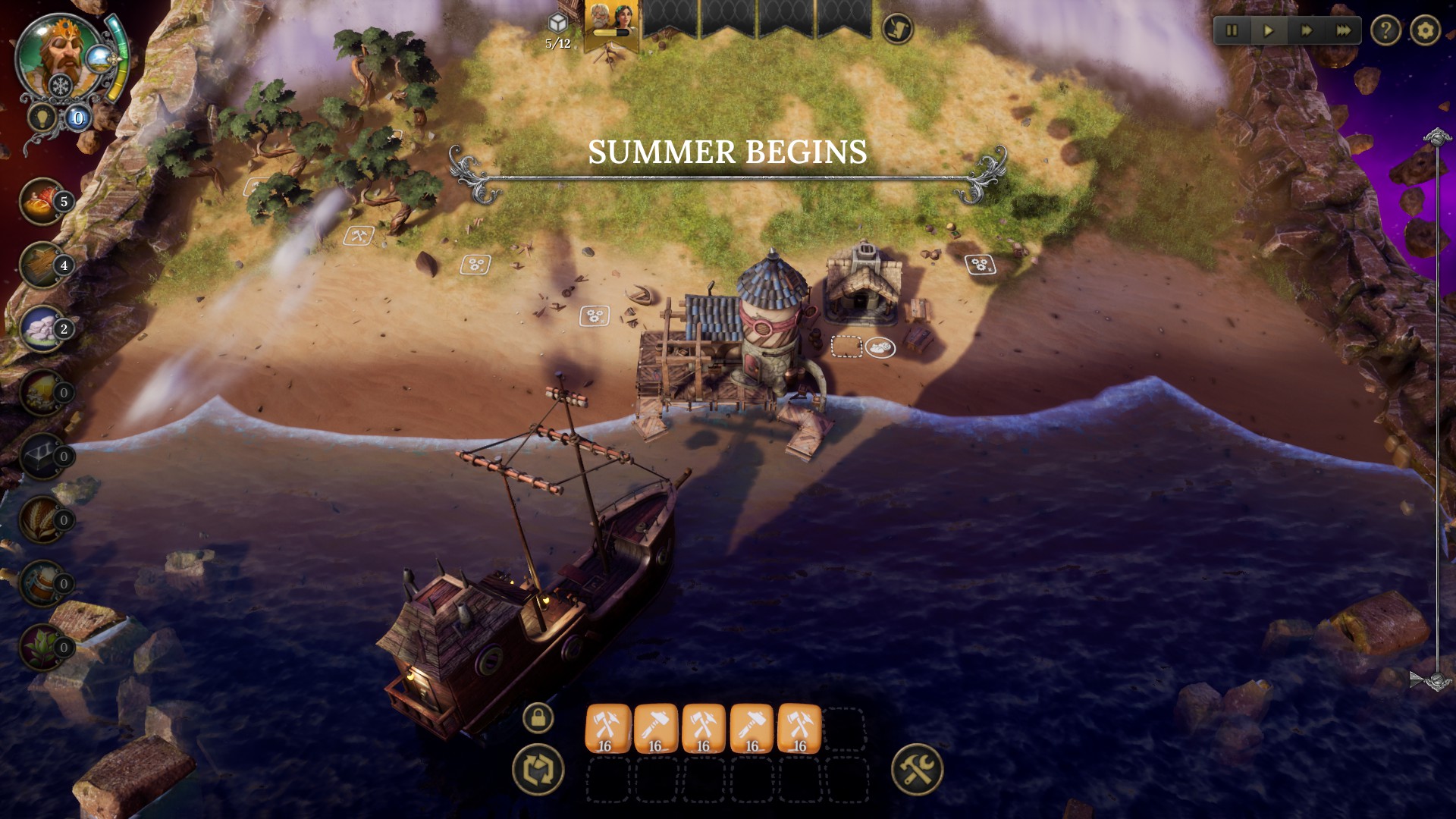The image size is (1456, 819).
Task: Set game speed to normal play
Action: [x=1269, y=30]
